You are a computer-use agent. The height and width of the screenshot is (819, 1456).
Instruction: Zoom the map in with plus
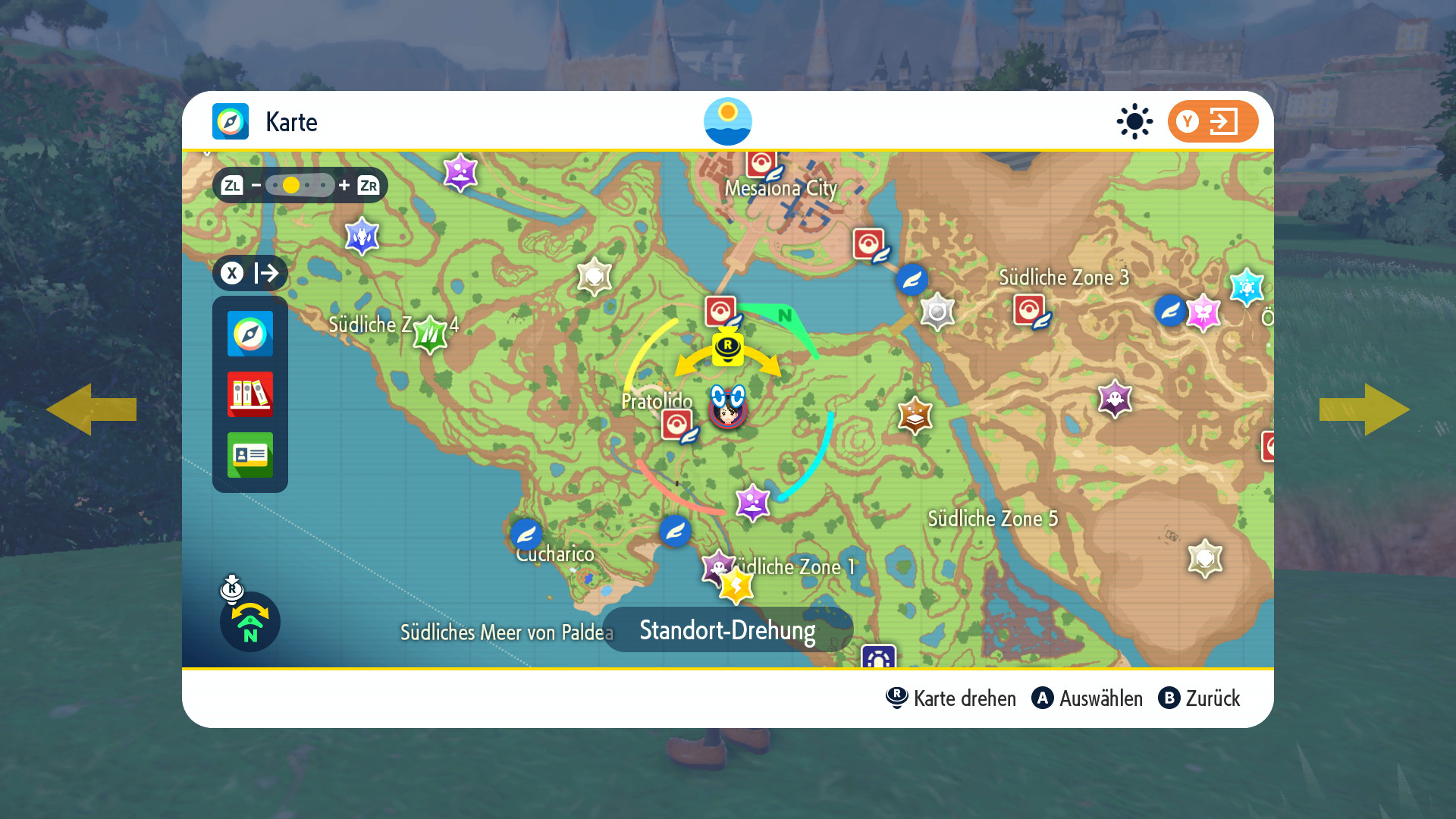(x=344, y=185)
